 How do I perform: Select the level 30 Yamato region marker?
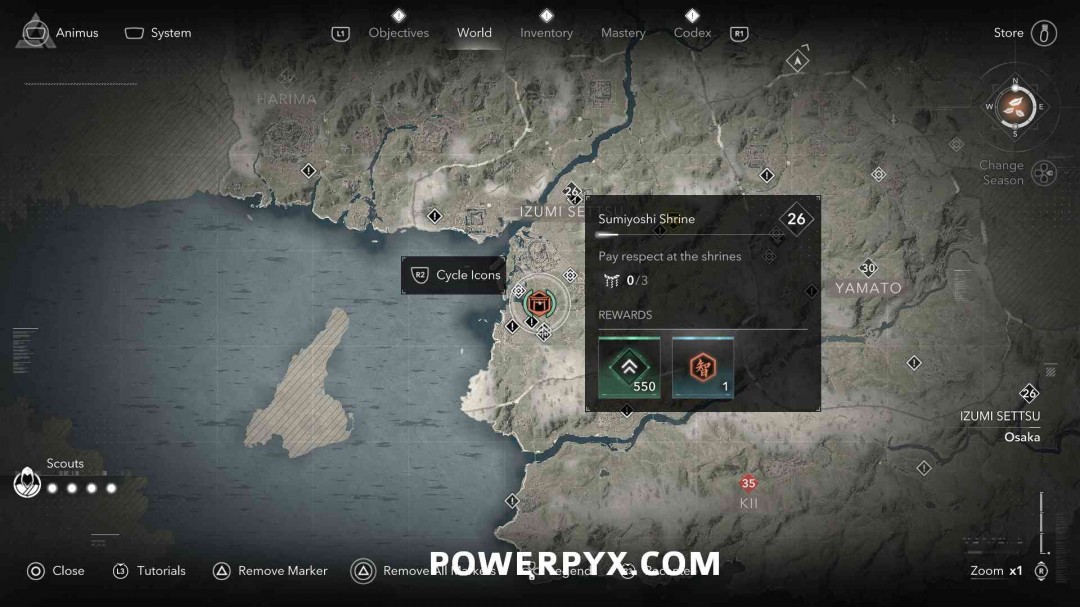coord(868,268)
